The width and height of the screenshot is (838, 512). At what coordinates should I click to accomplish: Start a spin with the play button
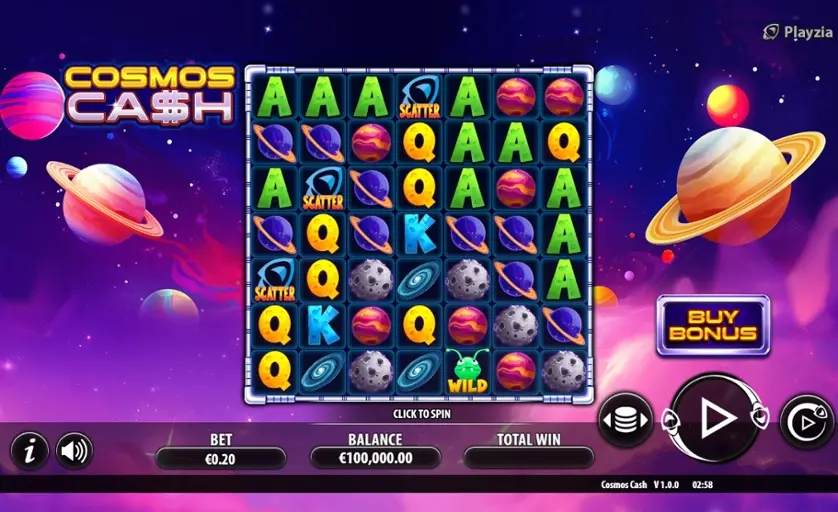[x=715, y=419]
